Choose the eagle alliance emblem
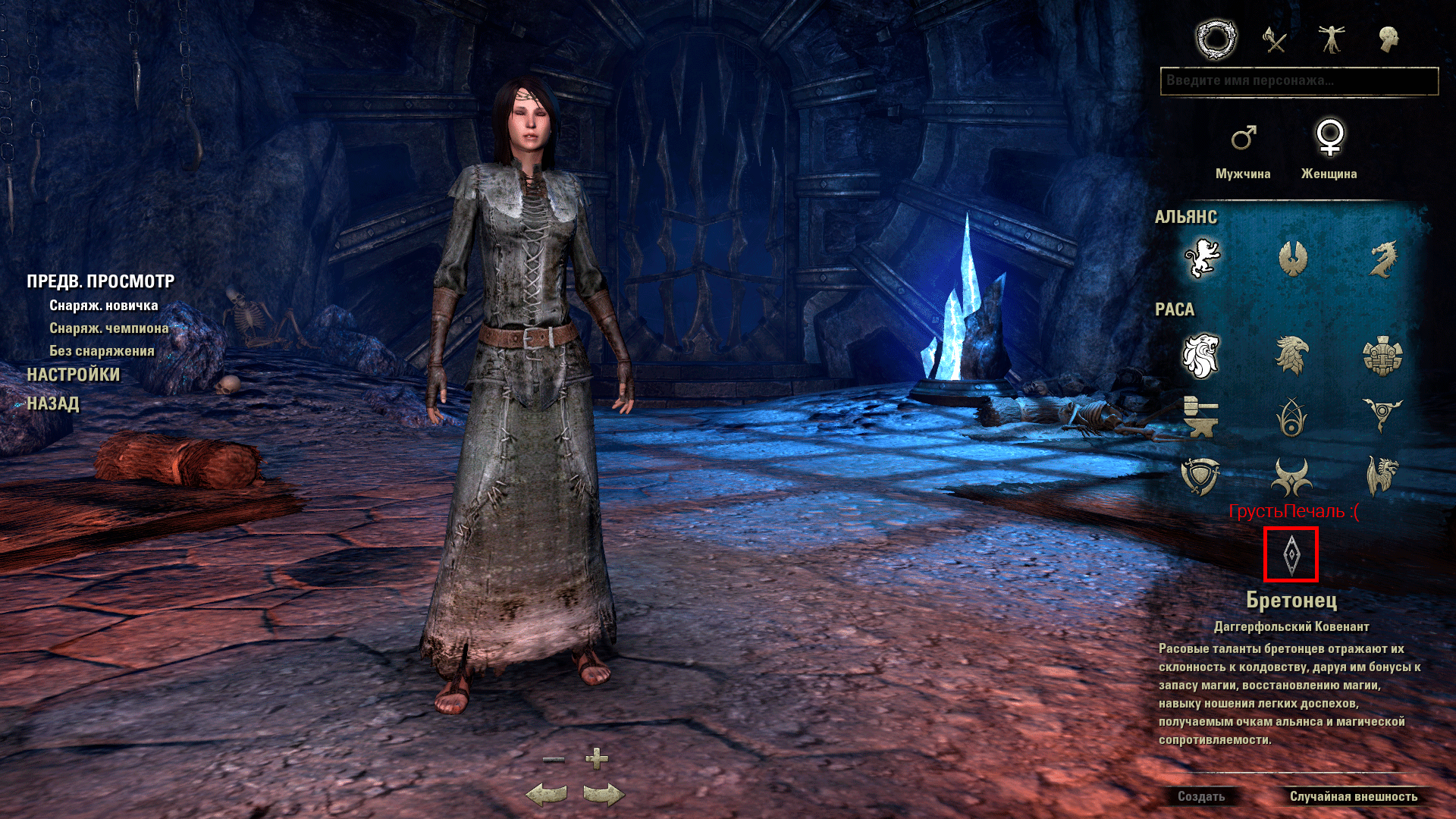 (1292, 259)
